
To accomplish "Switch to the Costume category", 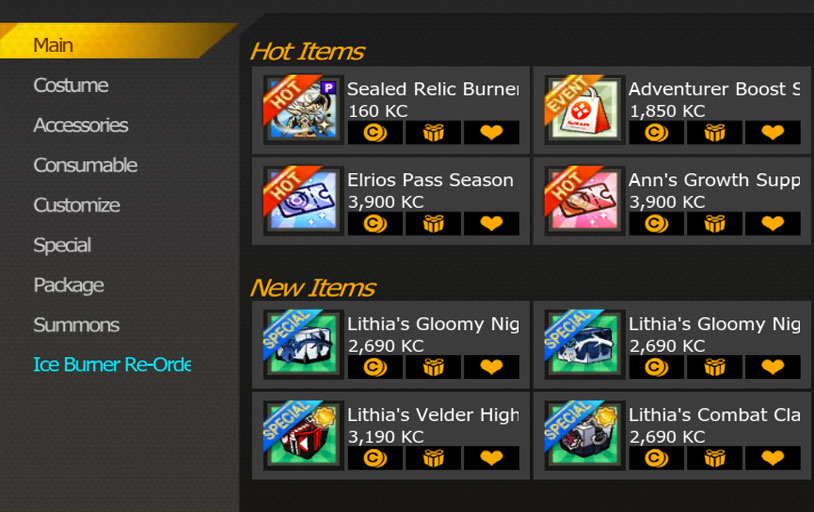I will tap(71, 86).
